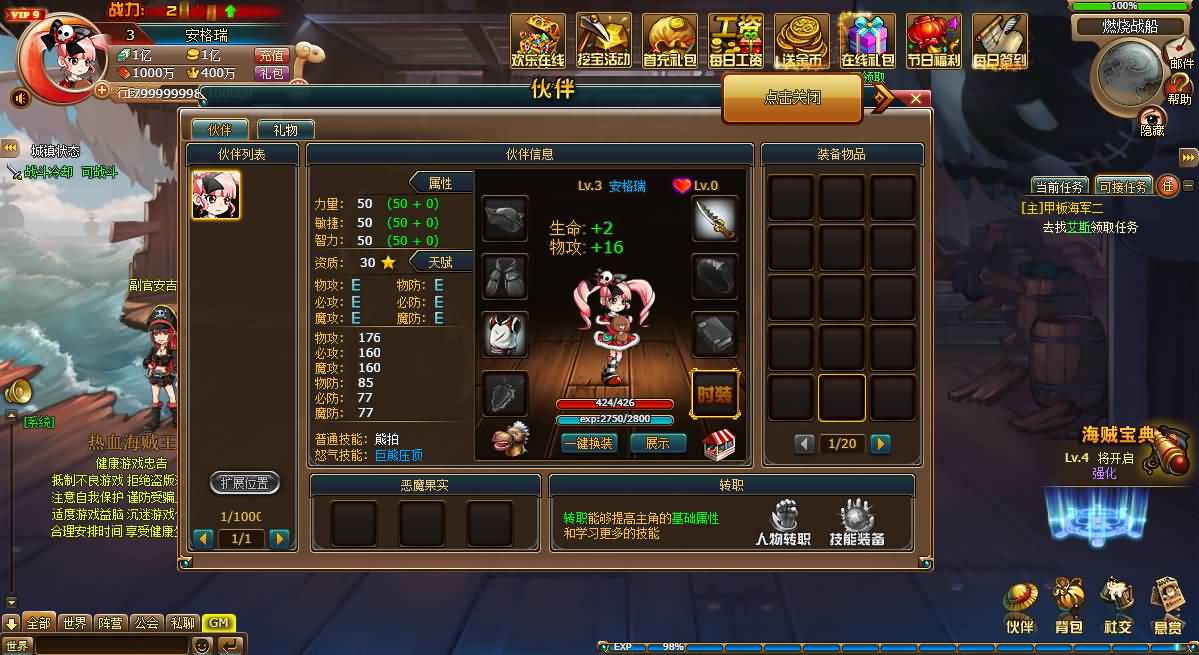Switch to the 礼物 tab
1199x655 pixels.
click(x=285, y=130)
